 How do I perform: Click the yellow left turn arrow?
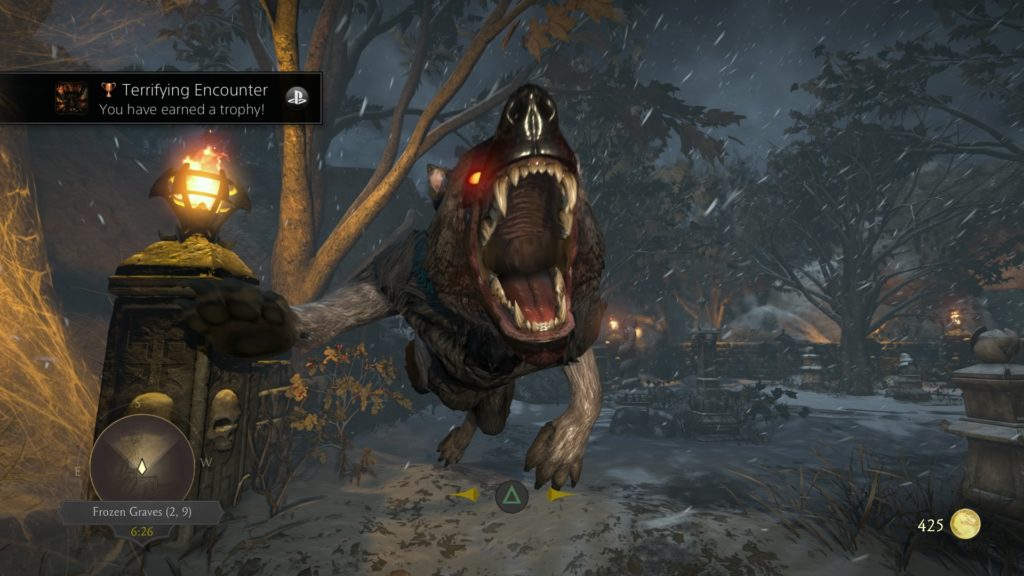pos(467,495)
